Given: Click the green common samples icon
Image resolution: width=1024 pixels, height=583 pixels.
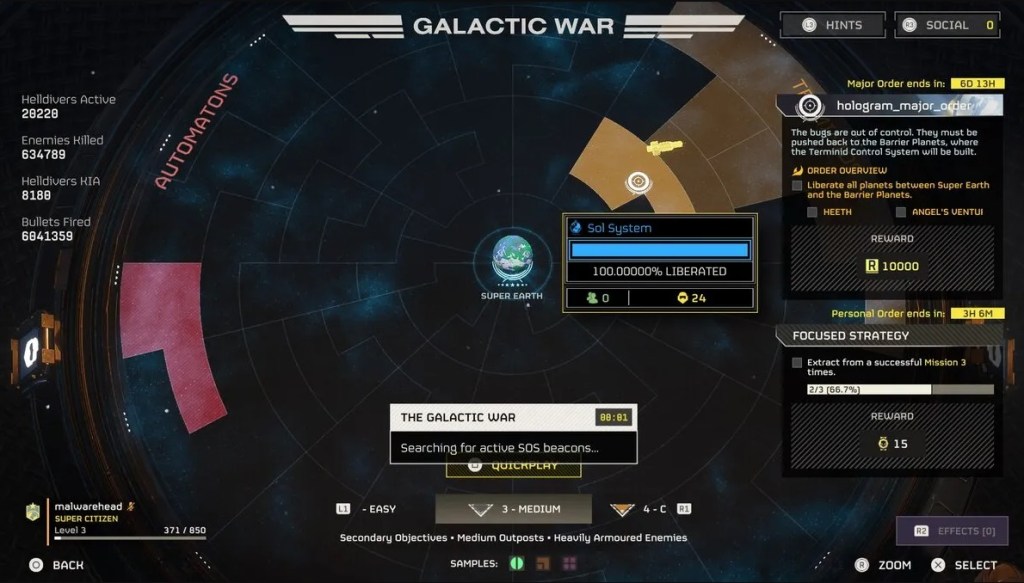Looking at the screenshot, I should click(x=518, y=564).
